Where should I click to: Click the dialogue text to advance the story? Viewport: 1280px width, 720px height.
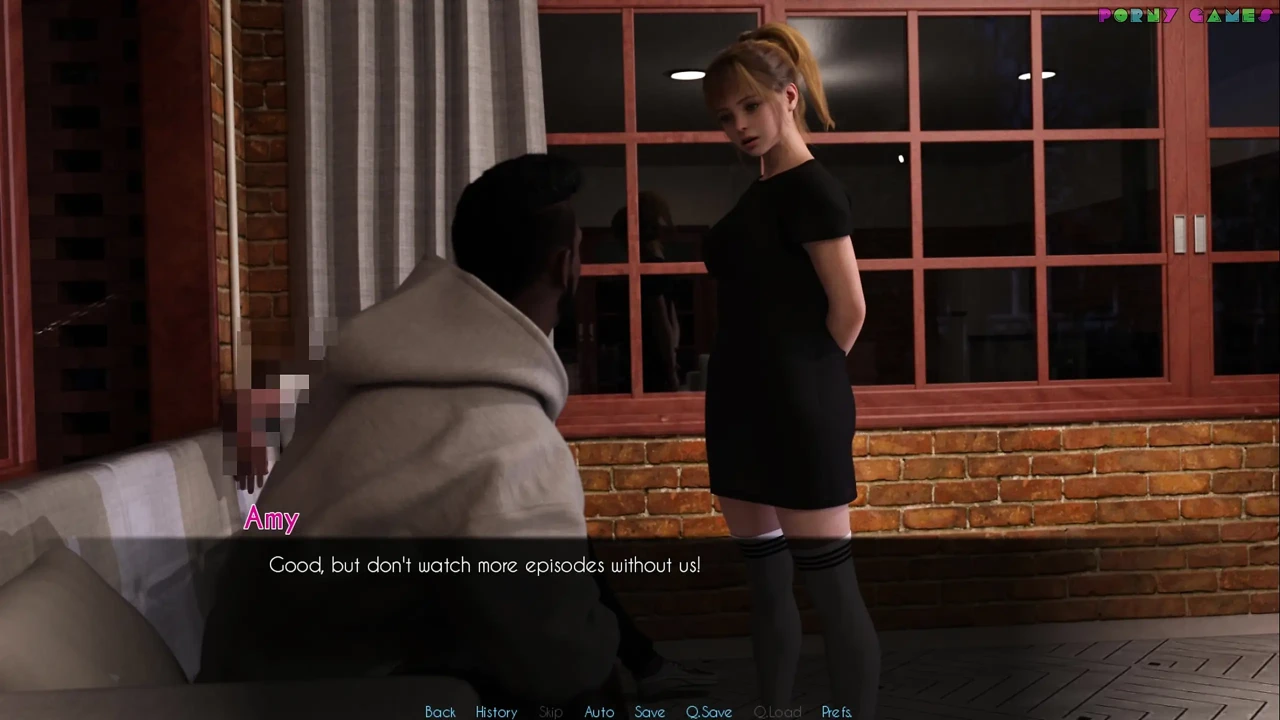[485, 565]
